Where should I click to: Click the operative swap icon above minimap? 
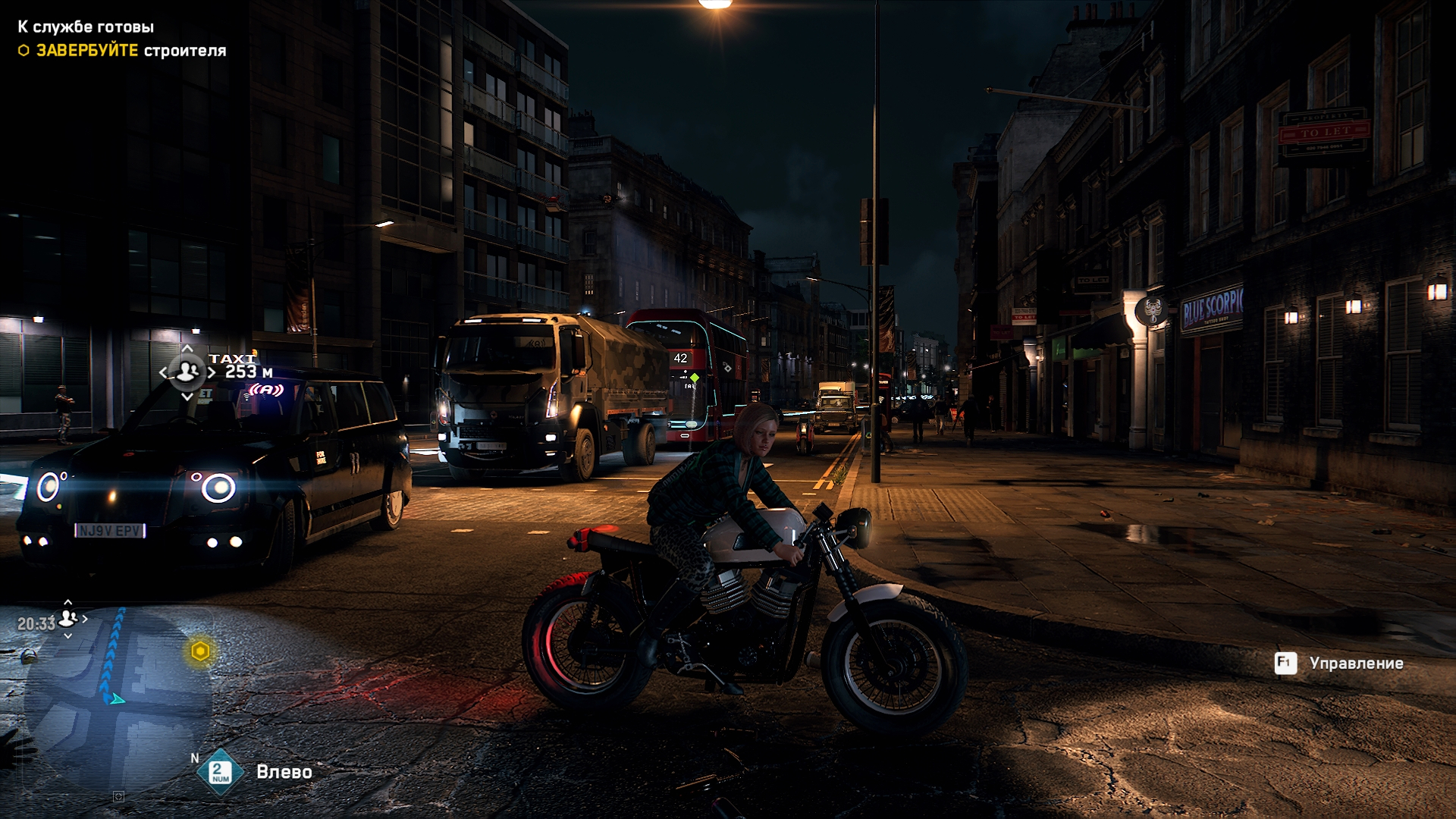[x=68, y=619]
